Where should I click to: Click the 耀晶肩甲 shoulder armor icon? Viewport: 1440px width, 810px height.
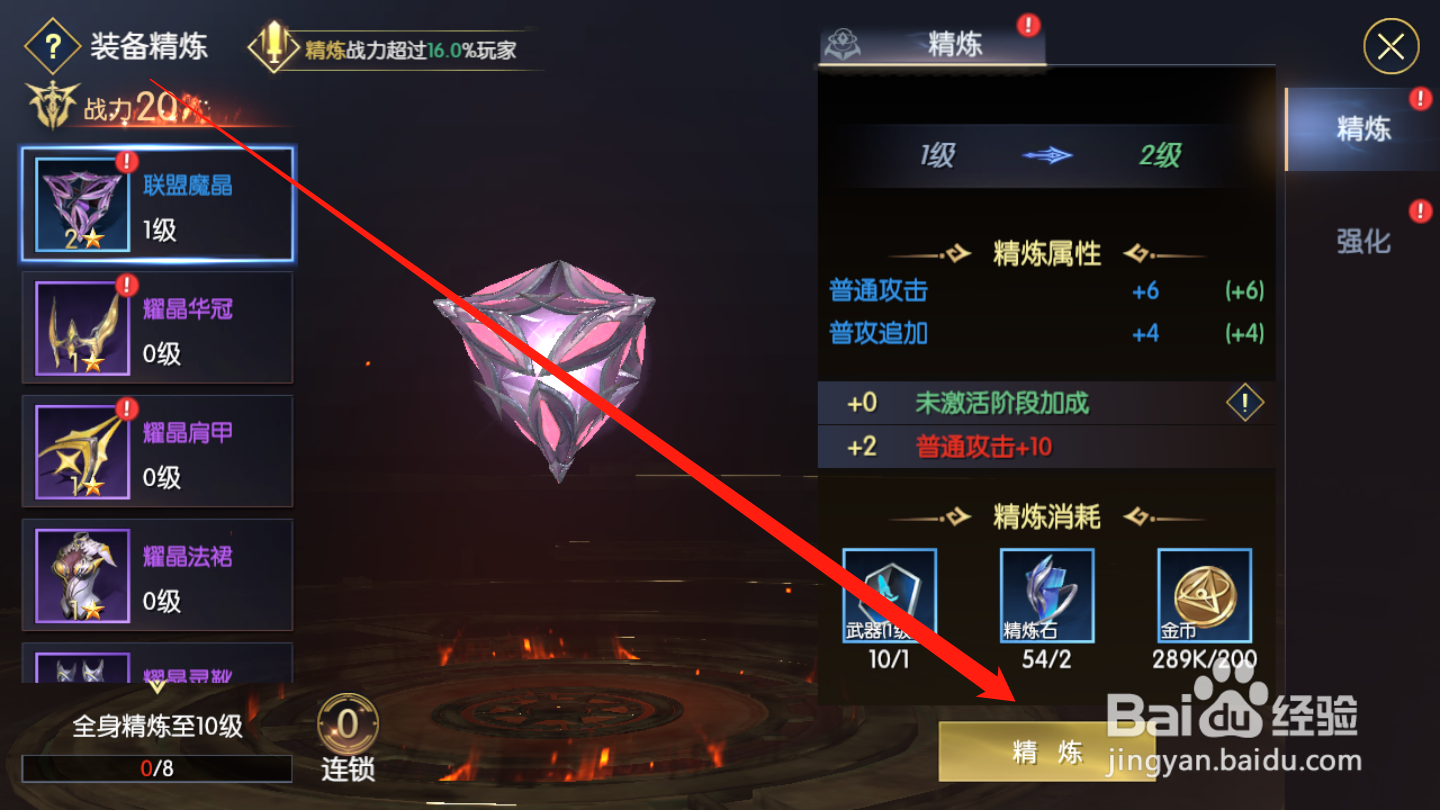[80, 451]
